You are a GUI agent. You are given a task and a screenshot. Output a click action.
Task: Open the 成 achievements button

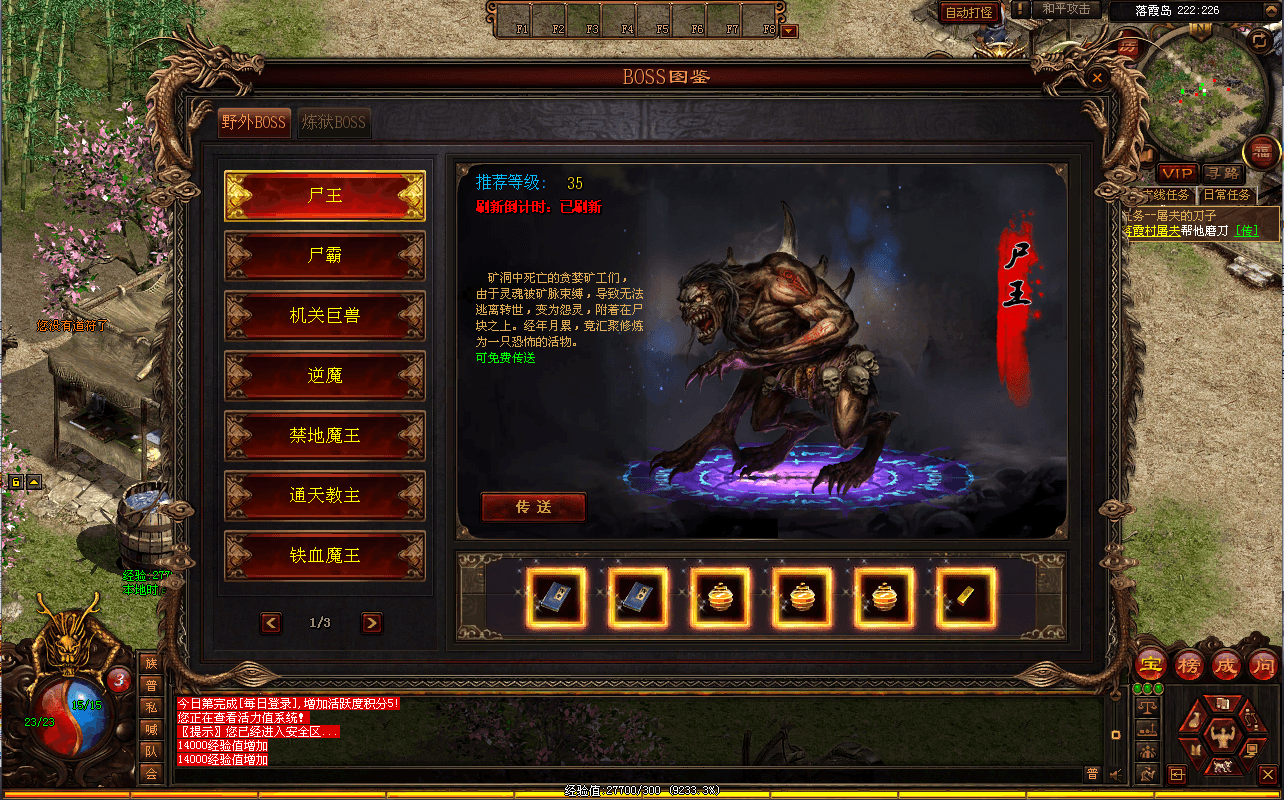(1226, 664)
